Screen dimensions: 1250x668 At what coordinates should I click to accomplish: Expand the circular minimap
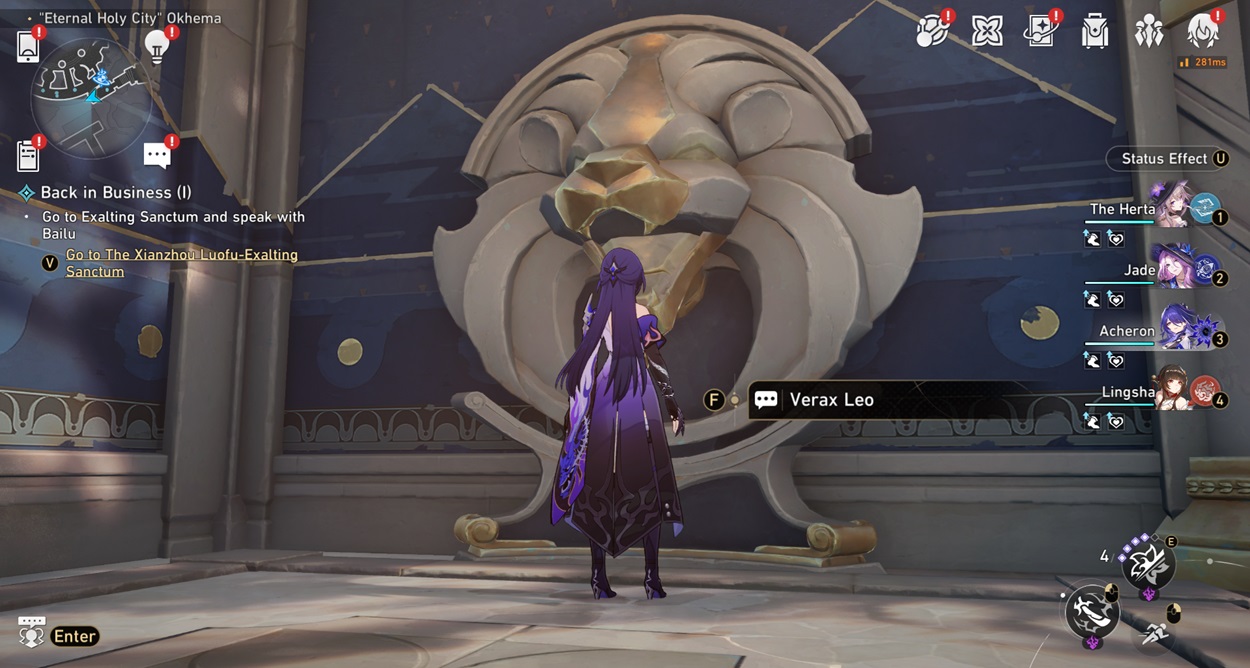(91, 98)
